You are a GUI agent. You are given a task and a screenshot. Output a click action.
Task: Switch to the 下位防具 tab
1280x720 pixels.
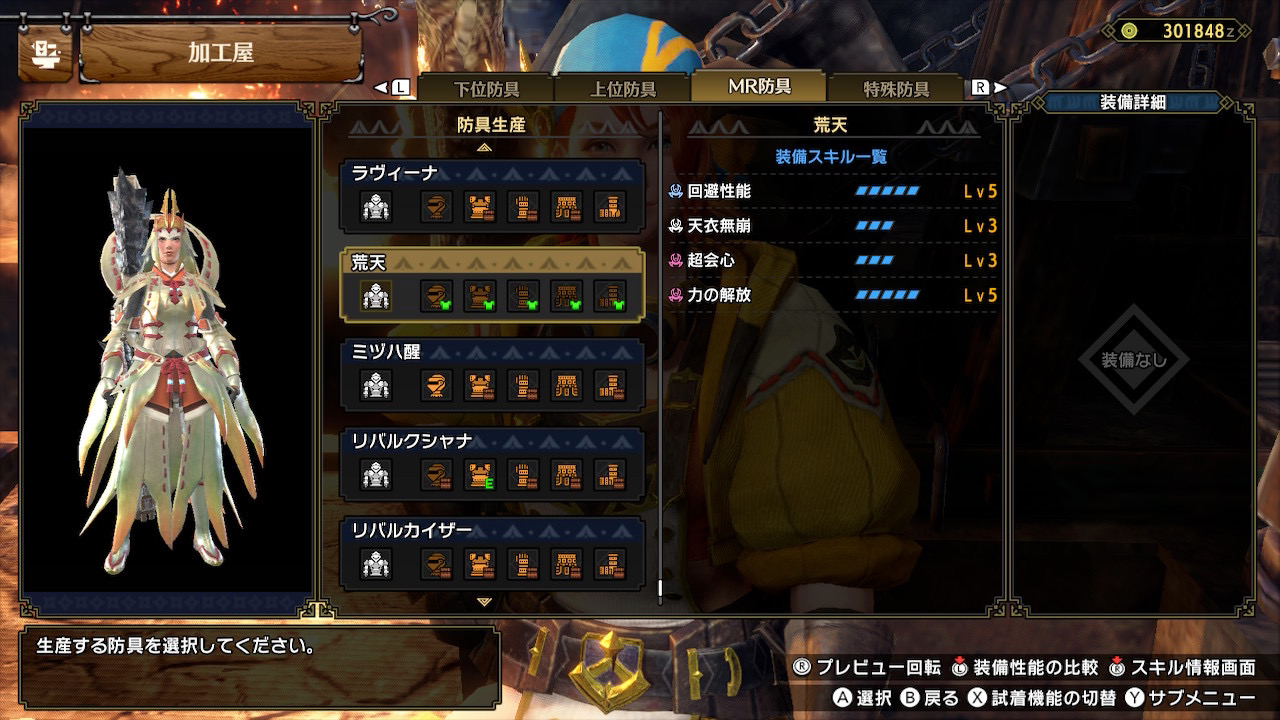pyautogui.click(x=487, y=89)
